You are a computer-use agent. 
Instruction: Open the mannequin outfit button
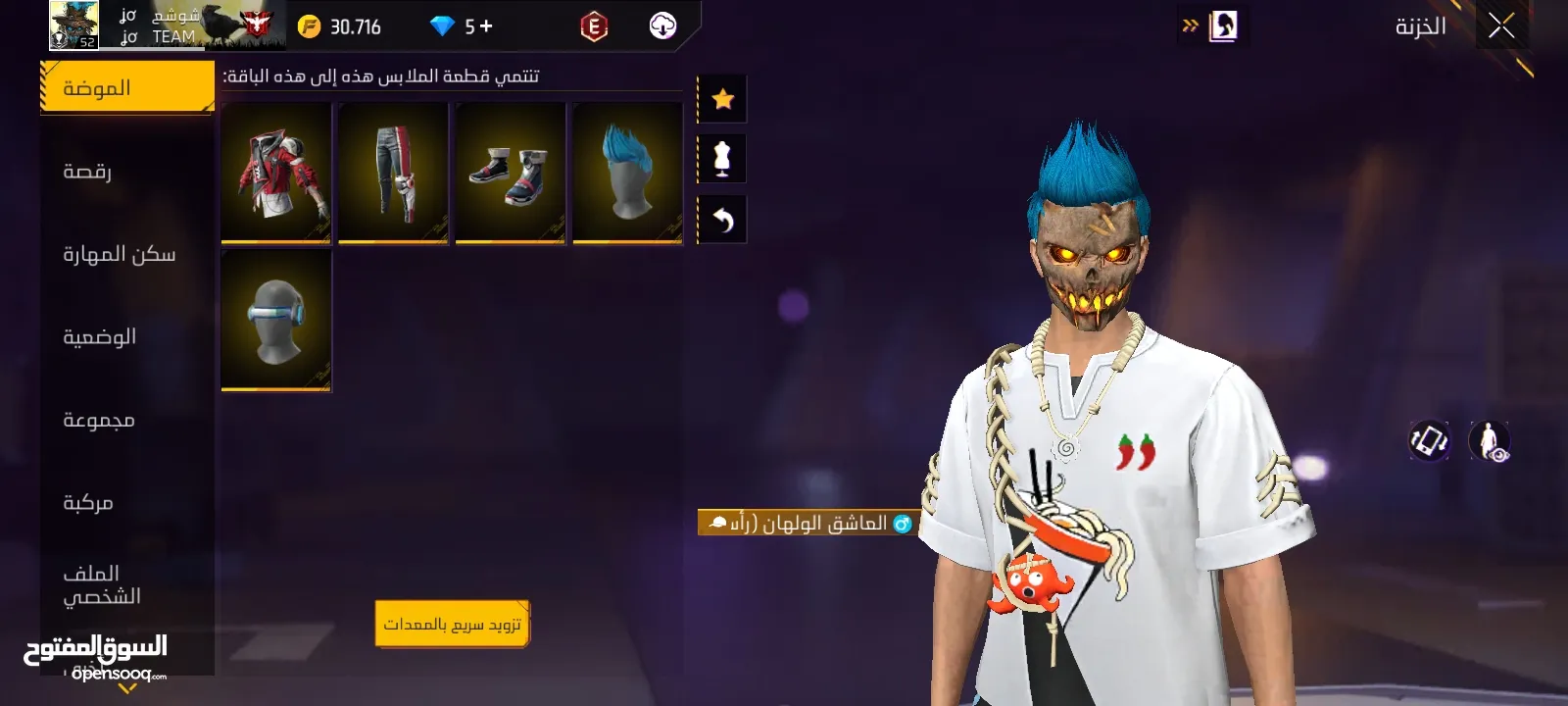(722, 159)
